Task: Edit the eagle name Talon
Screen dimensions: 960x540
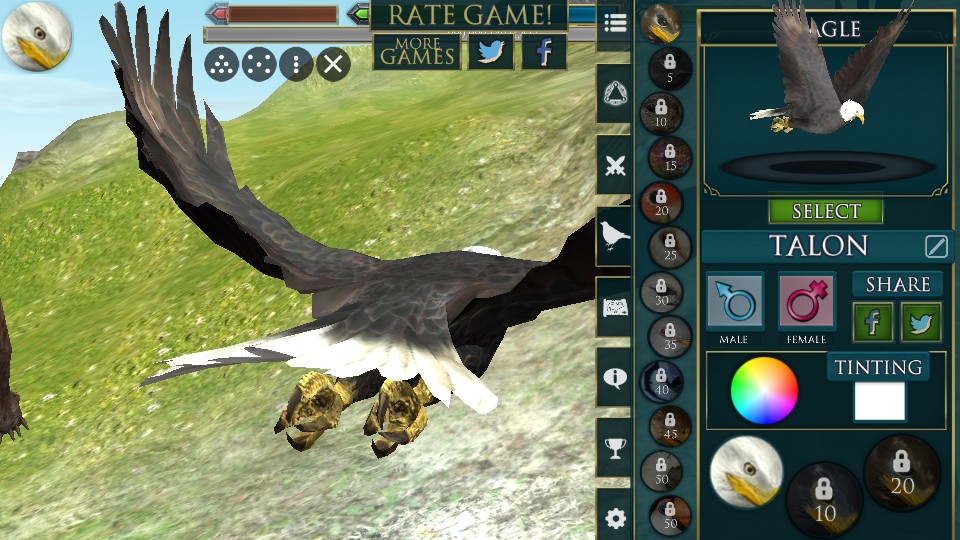Action: coord(936,246)
